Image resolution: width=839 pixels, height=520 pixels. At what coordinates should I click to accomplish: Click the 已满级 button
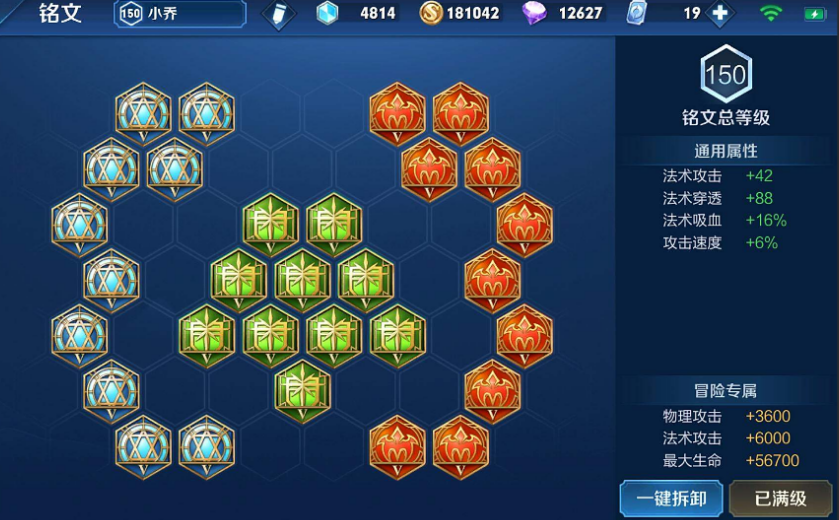coord(781,497)
